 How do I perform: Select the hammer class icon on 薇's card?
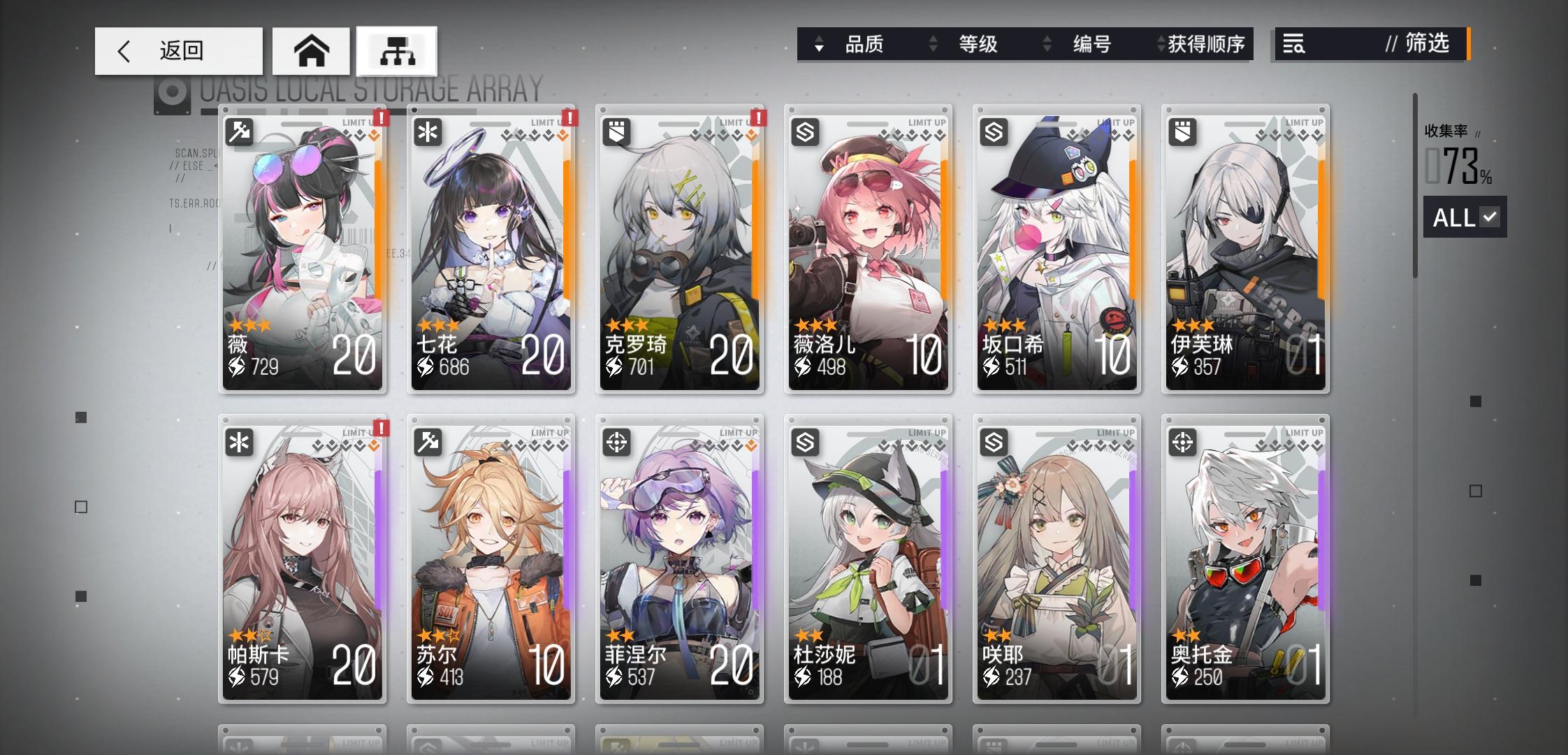coord(240,131)
